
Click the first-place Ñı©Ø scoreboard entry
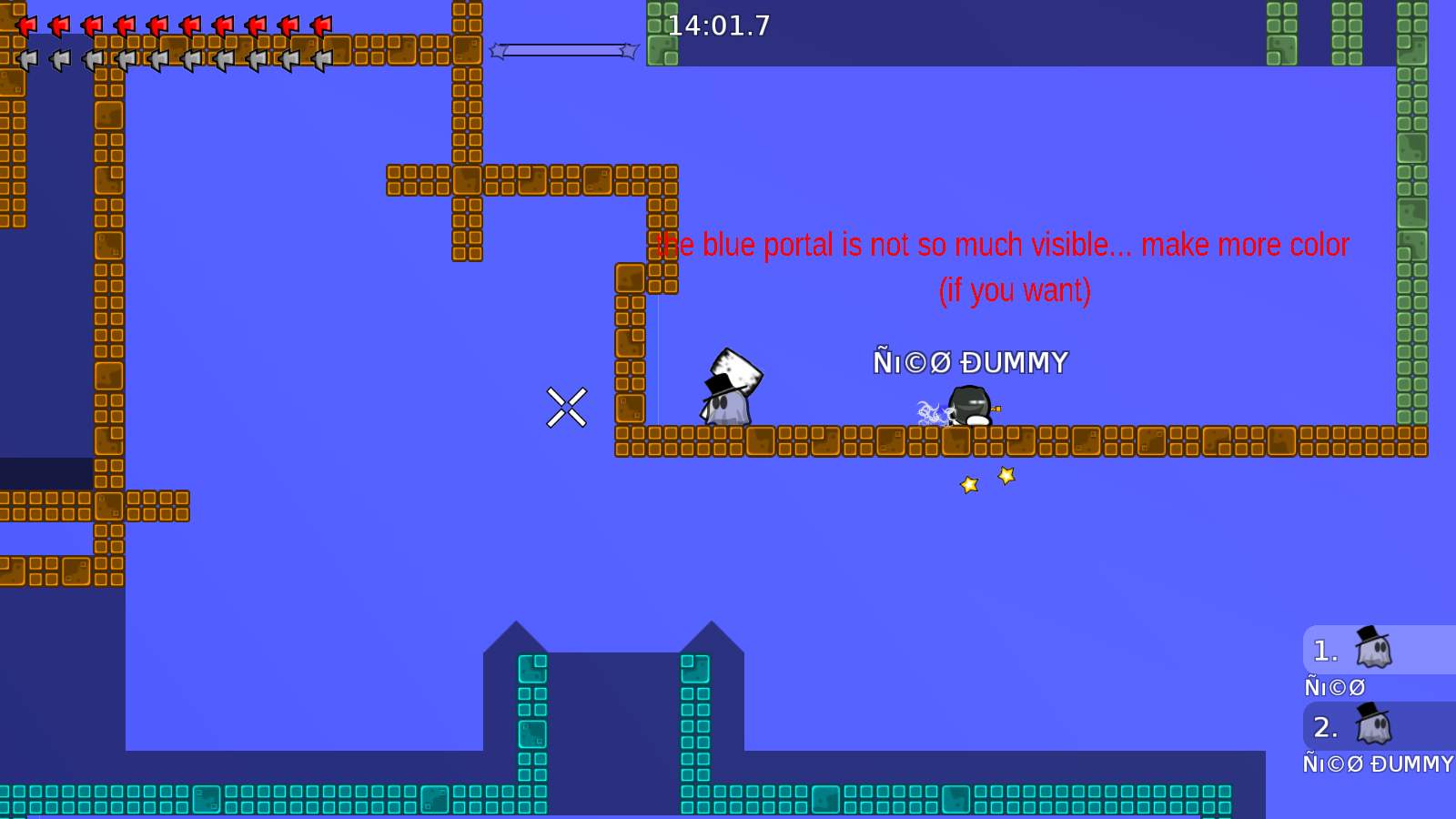[x=1334, y=686]
